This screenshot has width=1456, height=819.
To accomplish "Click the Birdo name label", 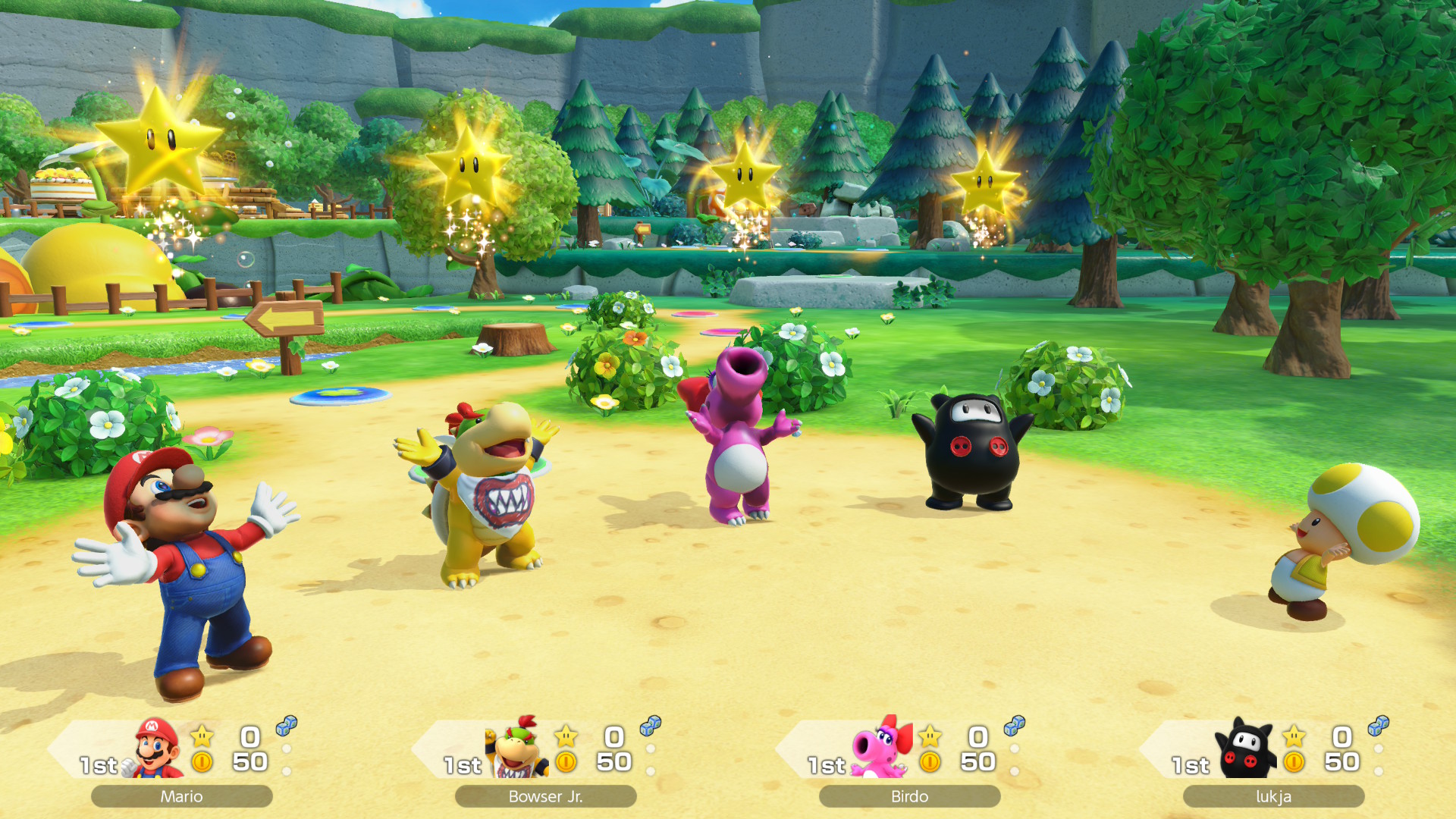I will click(x=909, y=796).
